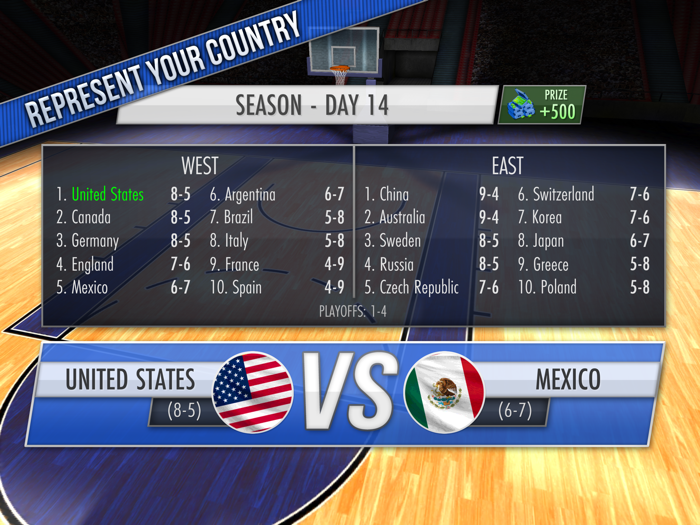Tap the Mexico flag badge

tap(444, 392)
